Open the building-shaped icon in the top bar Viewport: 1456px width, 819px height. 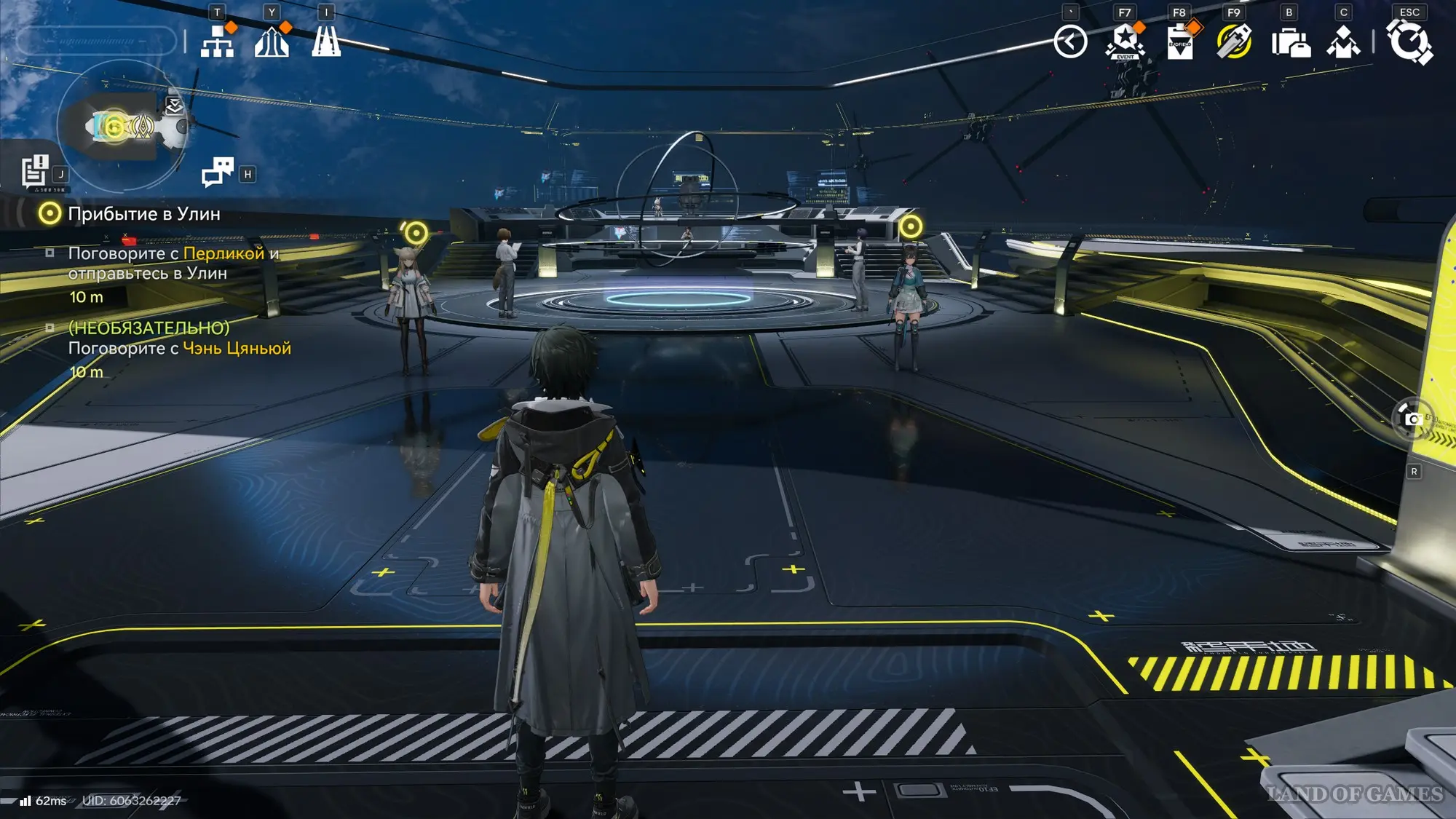pos(272,41)
